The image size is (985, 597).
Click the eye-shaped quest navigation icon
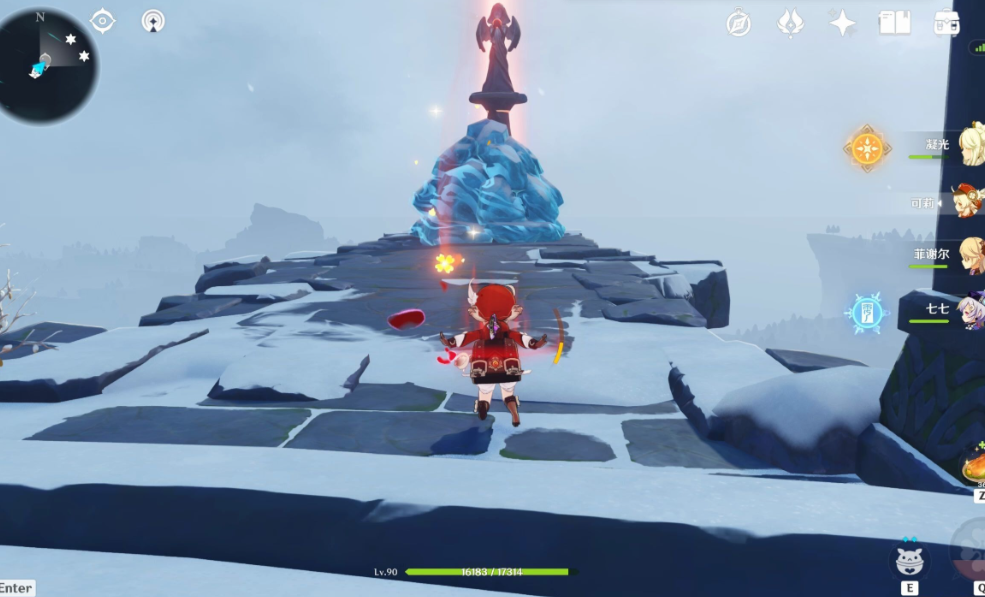click(103, 21)
